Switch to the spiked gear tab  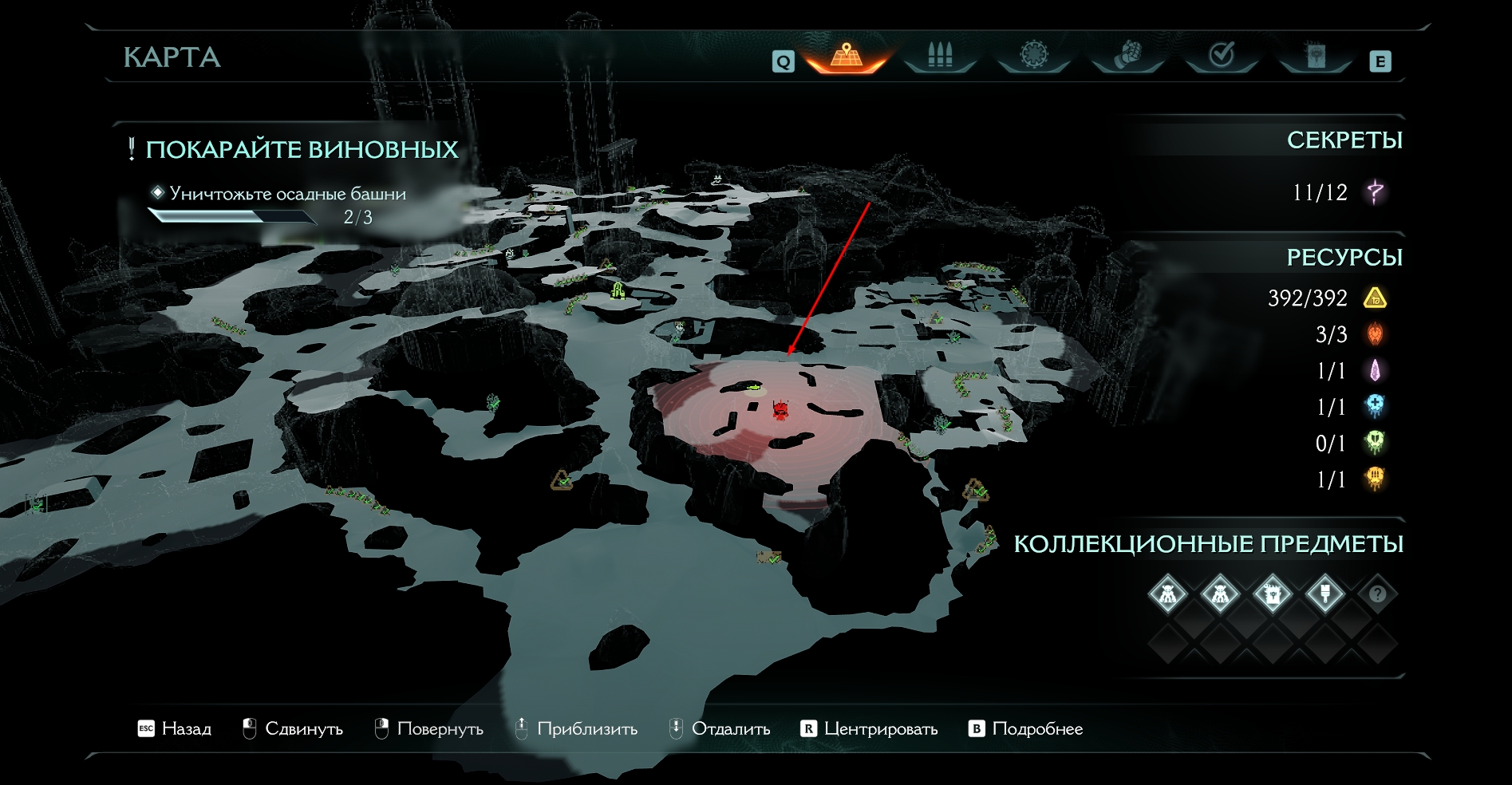tap(1034, 56)
